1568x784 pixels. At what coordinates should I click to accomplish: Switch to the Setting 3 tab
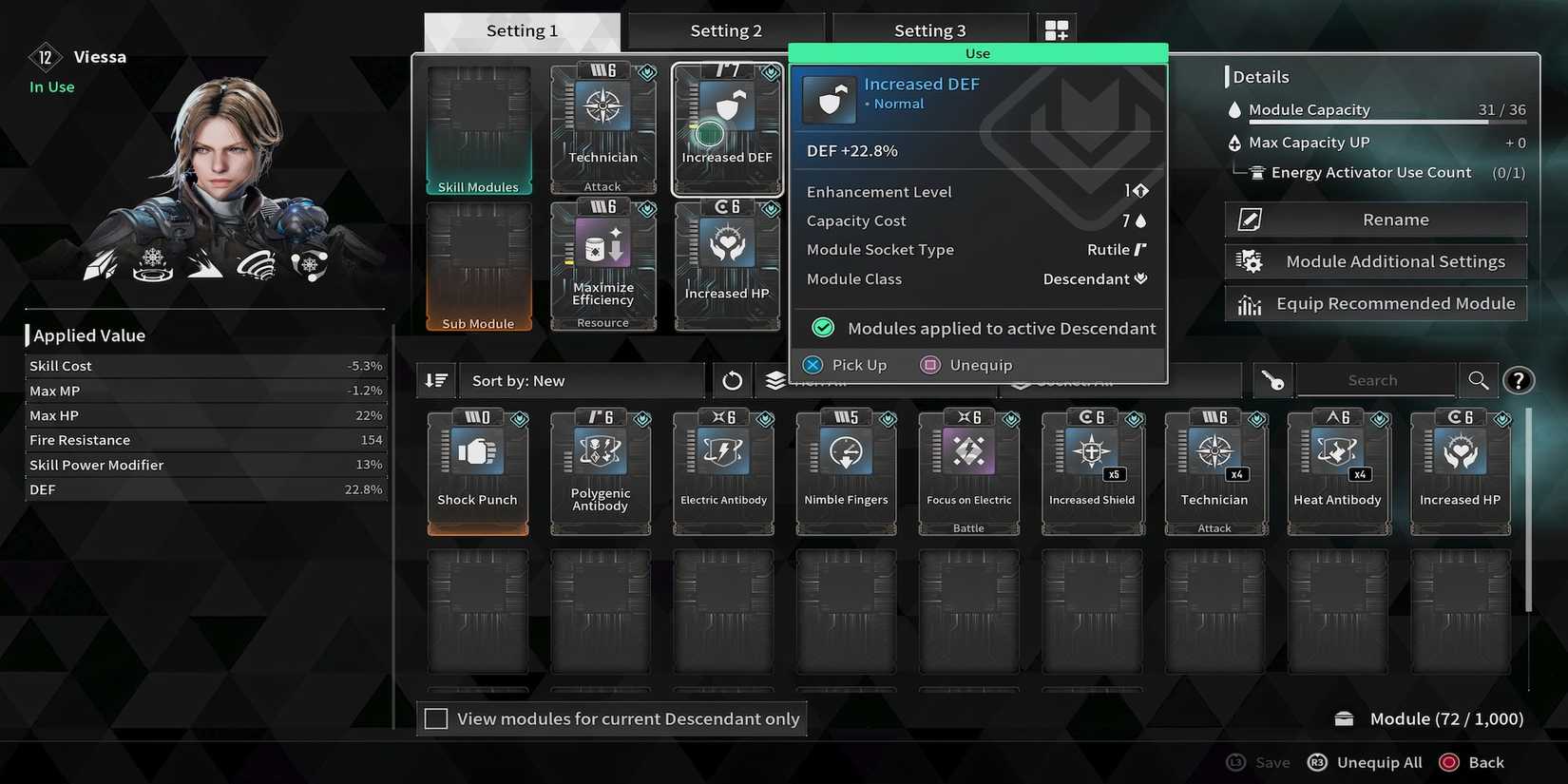coord(929,29)
